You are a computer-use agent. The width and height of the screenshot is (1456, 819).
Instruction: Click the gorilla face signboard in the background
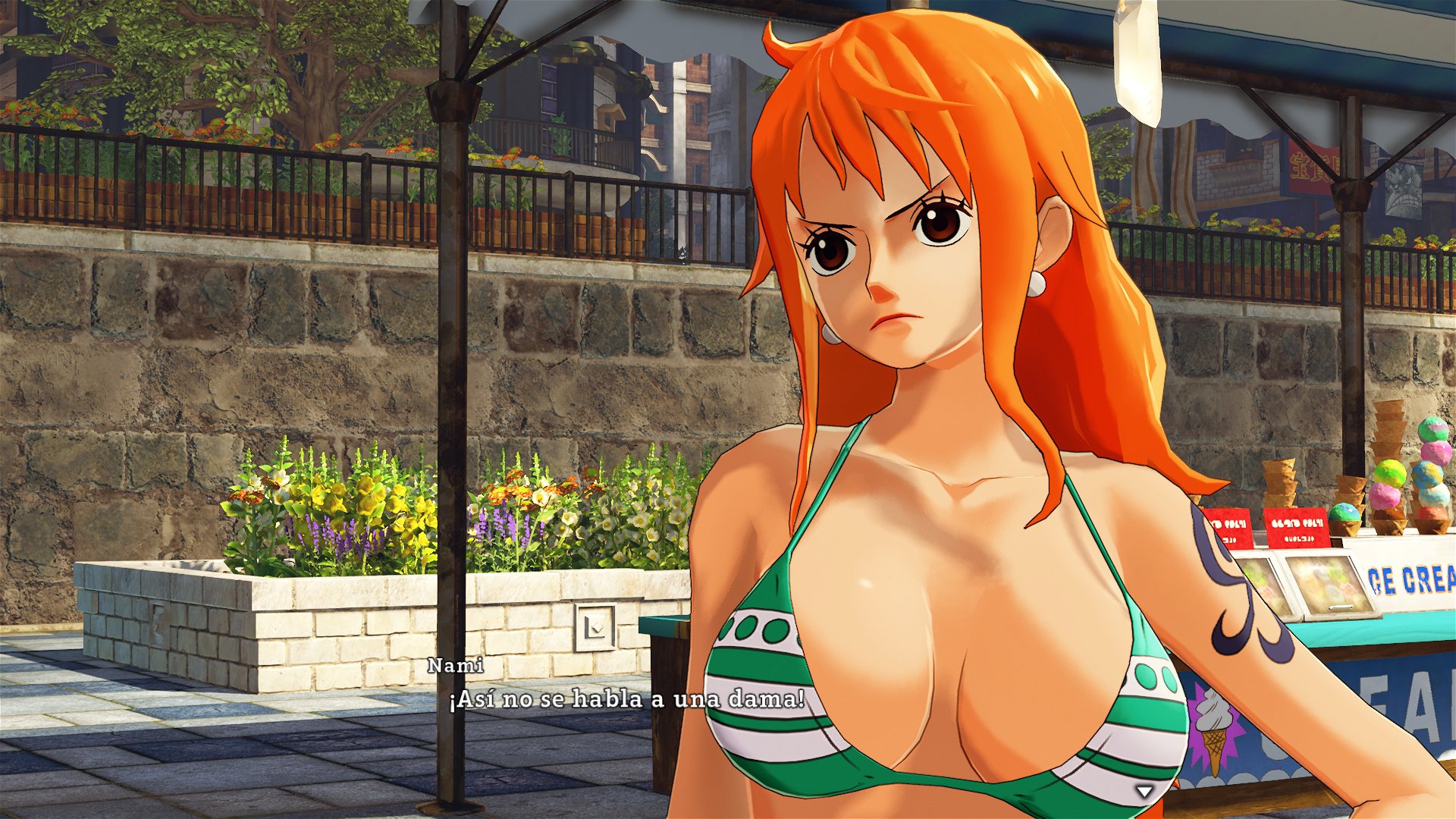1403,190
